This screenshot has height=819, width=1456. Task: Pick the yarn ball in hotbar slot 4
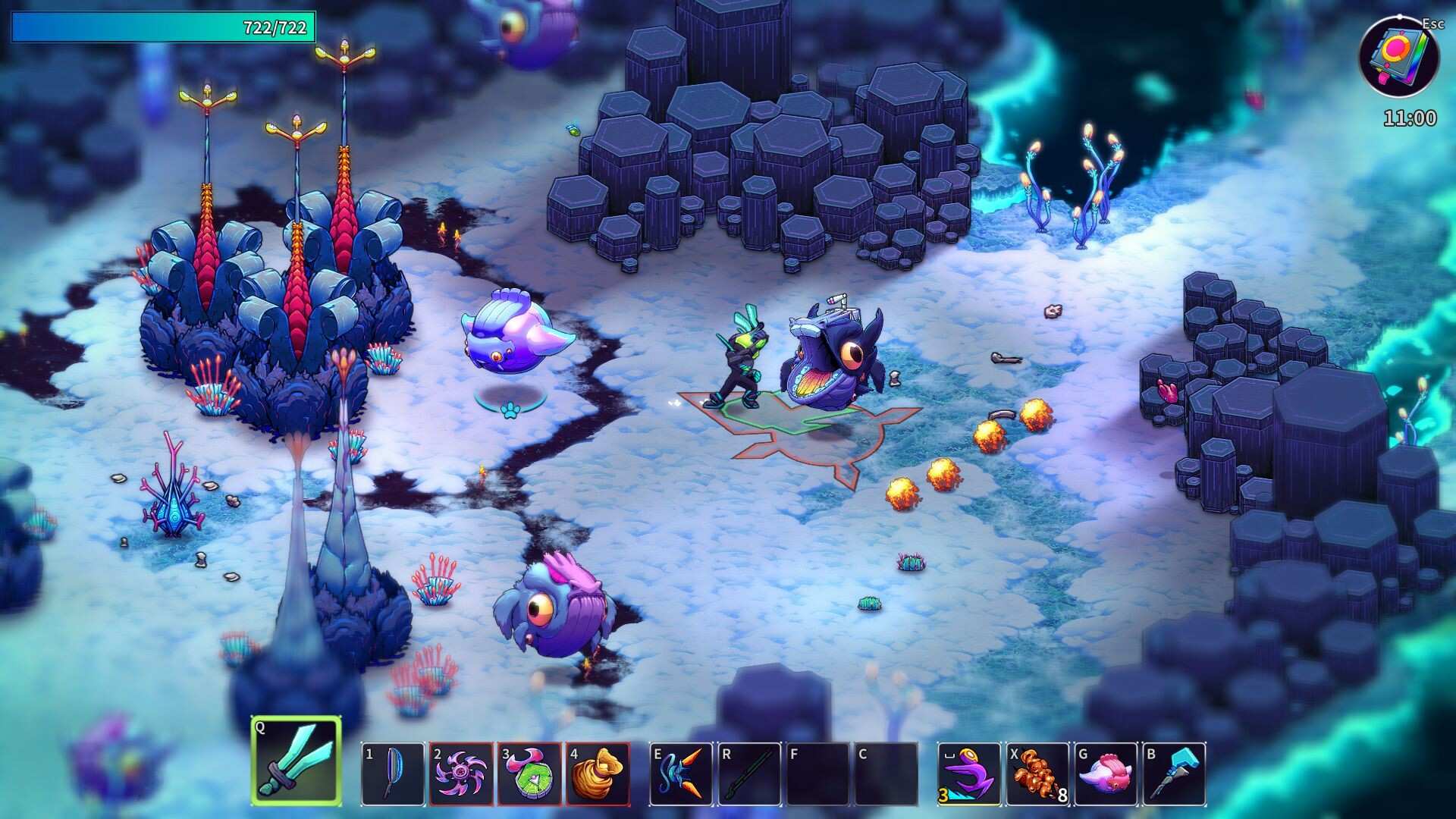[595, 775]
